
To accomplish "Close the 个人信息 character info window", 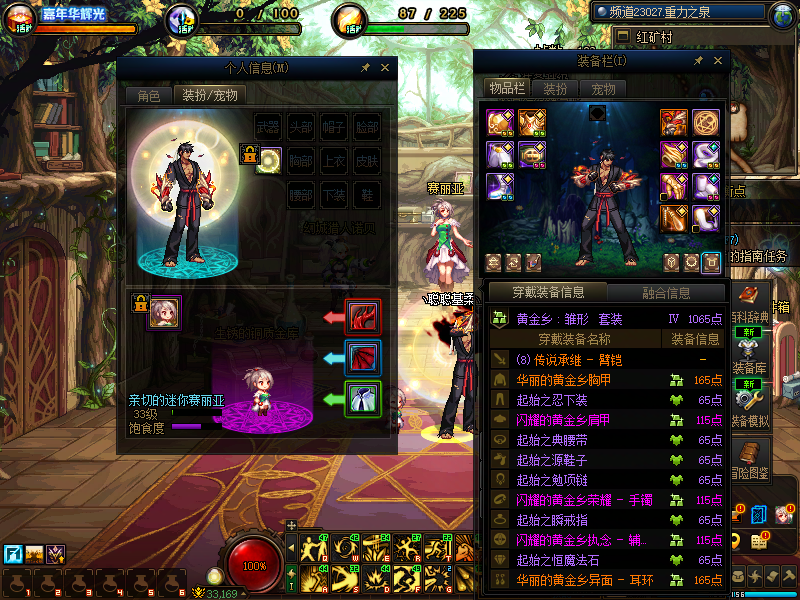I will pos(385,68).
